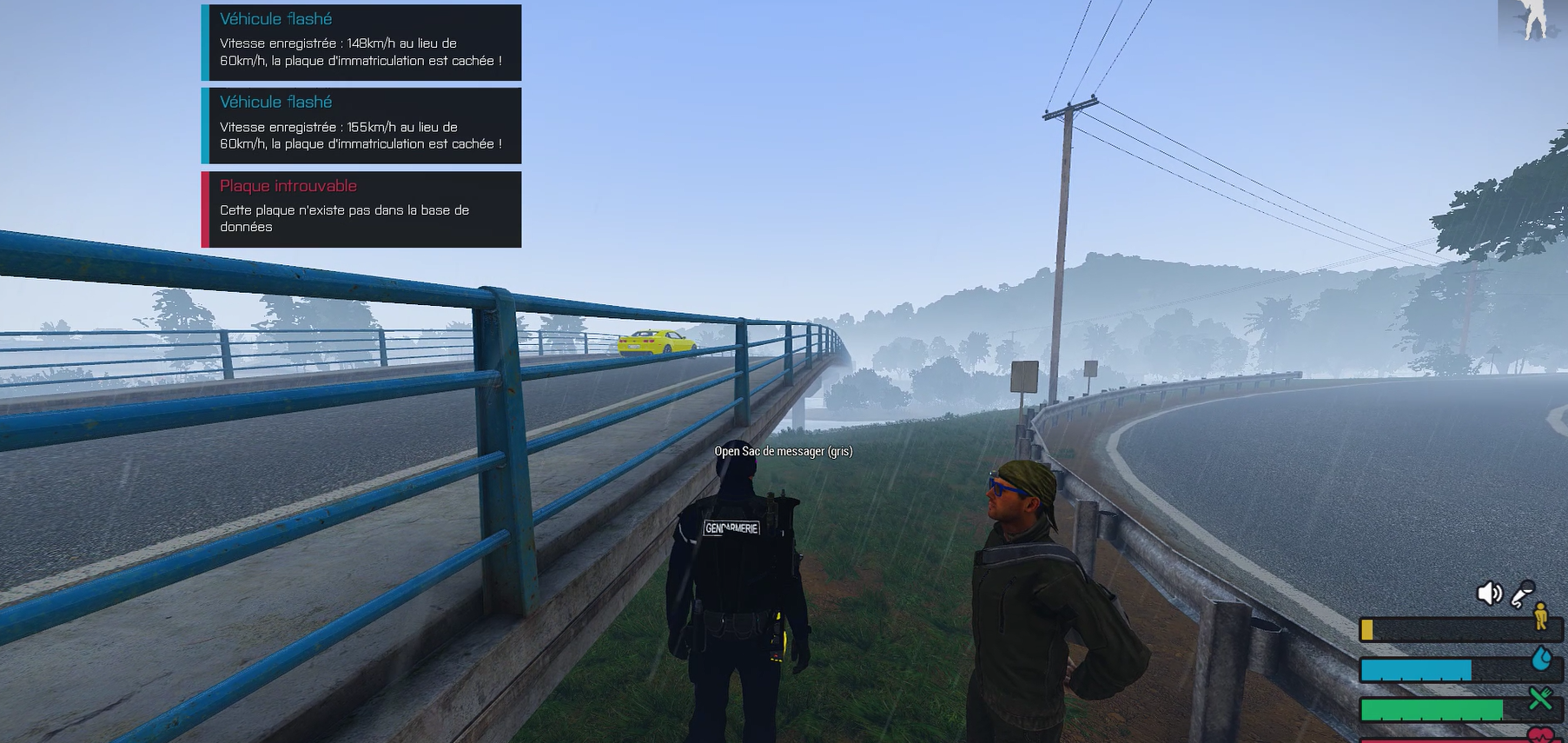The height and width of the screenshot is (743, 1568).
Task: Click the red heart health icon
Action: 1542,735
